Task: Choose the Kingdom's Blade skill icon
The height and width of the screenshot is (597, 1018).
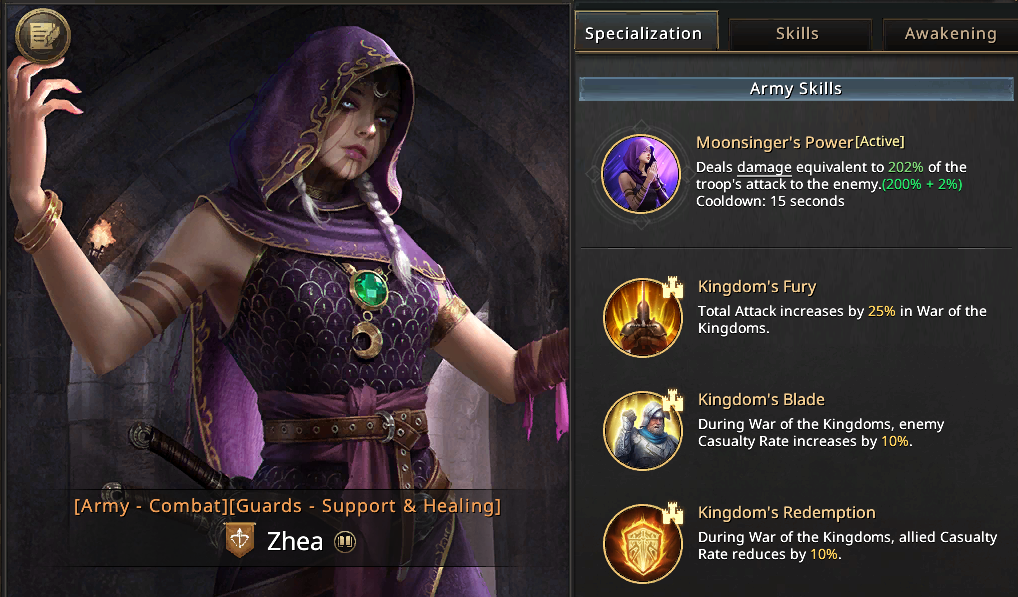Action: 642,430
